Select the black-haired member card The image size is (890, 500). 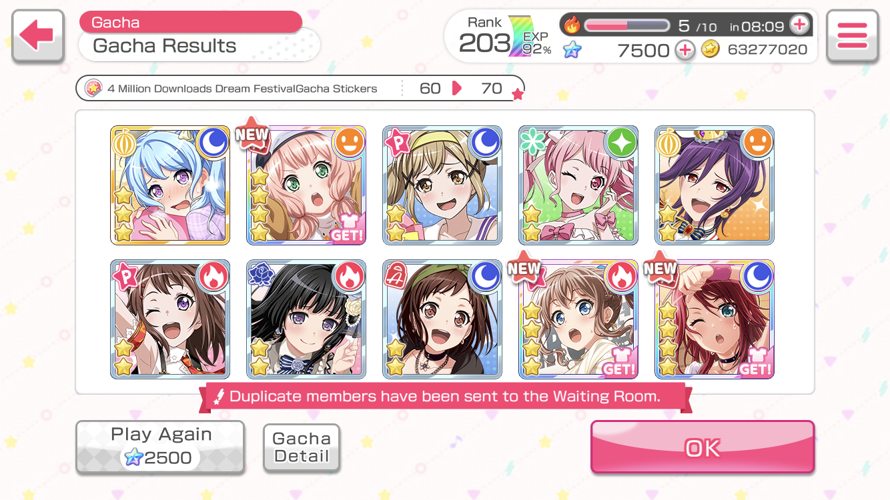(306, 319)
